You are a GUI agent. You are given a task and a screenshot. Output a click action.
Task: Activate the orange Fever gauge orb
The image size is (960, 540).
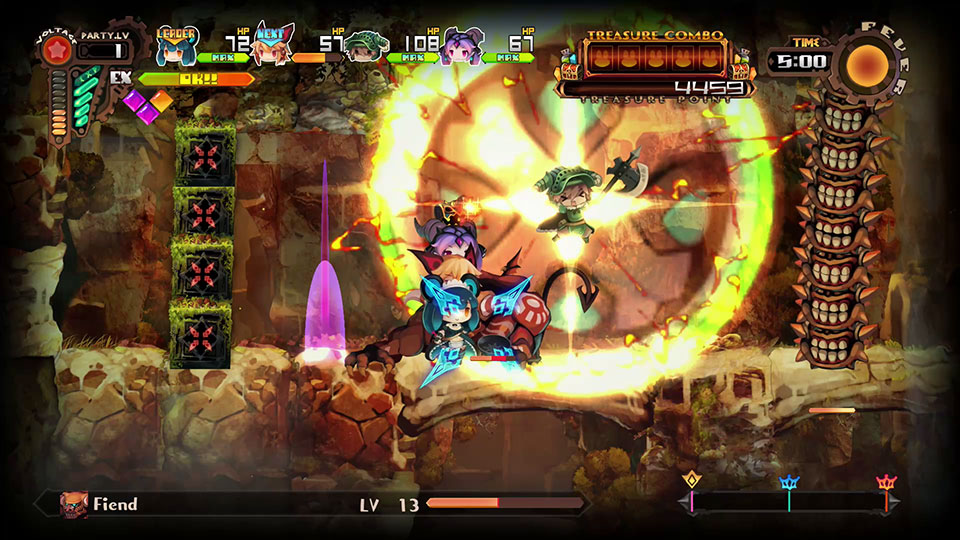tap(866, 62)
